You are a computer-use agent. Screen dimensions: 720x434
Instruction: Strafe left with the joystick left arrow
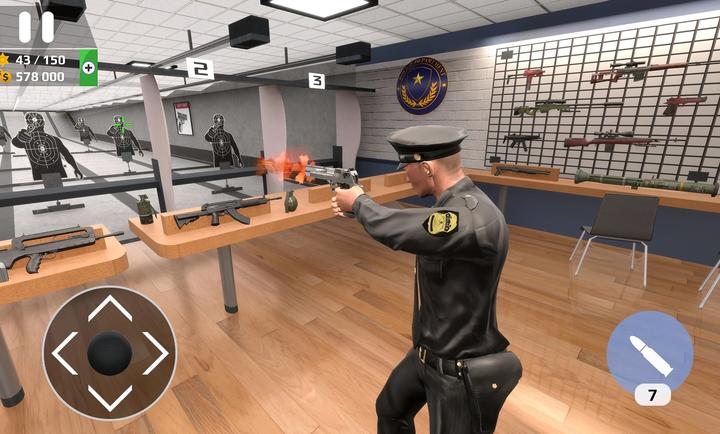point(64,353)
